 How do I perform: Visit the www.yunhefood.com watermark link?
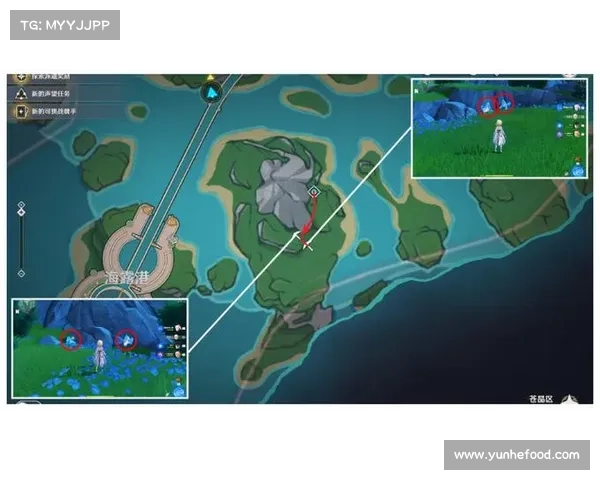[515, 455]
